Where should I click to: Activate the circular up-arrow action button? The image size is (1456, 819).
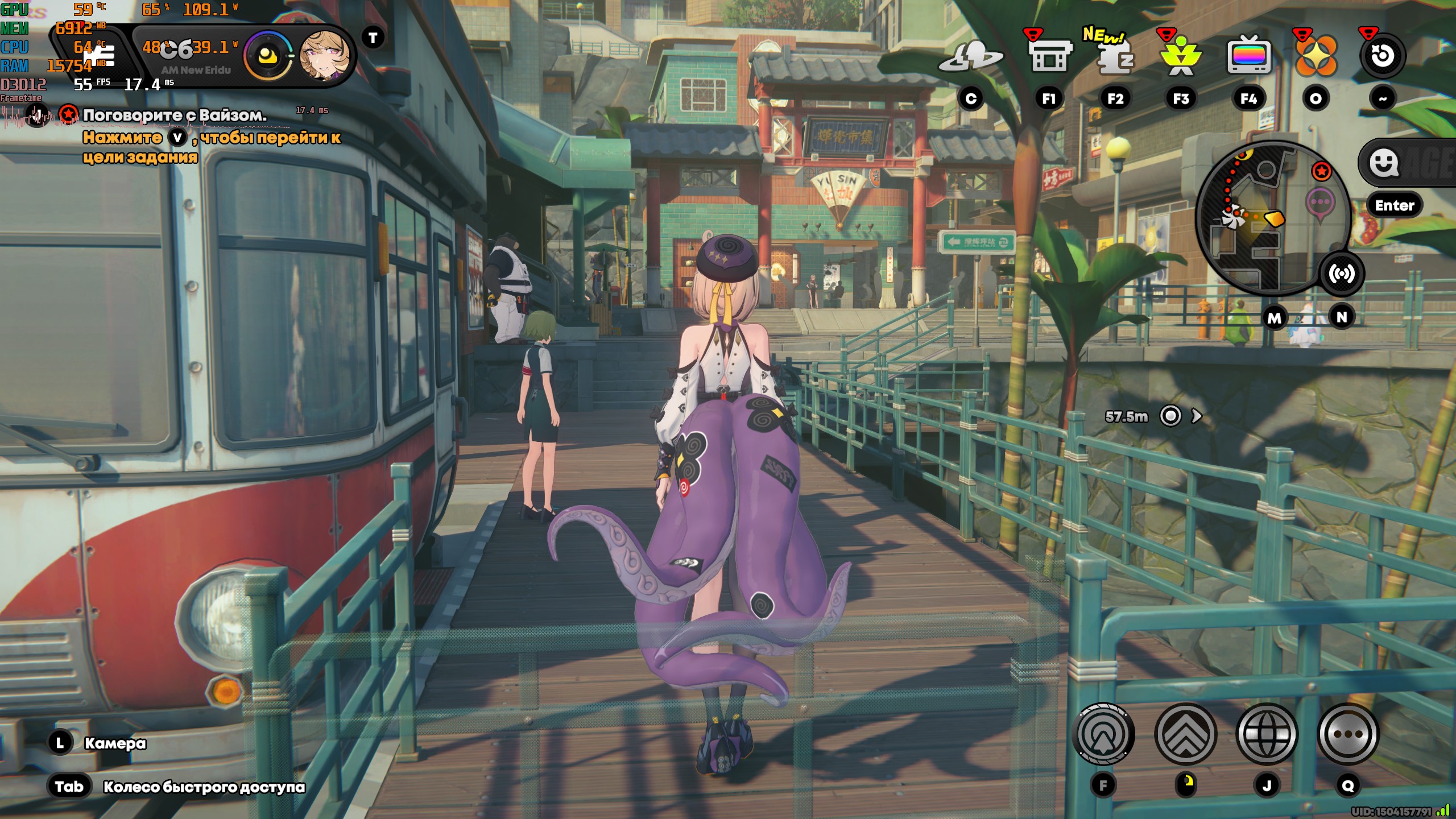pos(1103,734)
